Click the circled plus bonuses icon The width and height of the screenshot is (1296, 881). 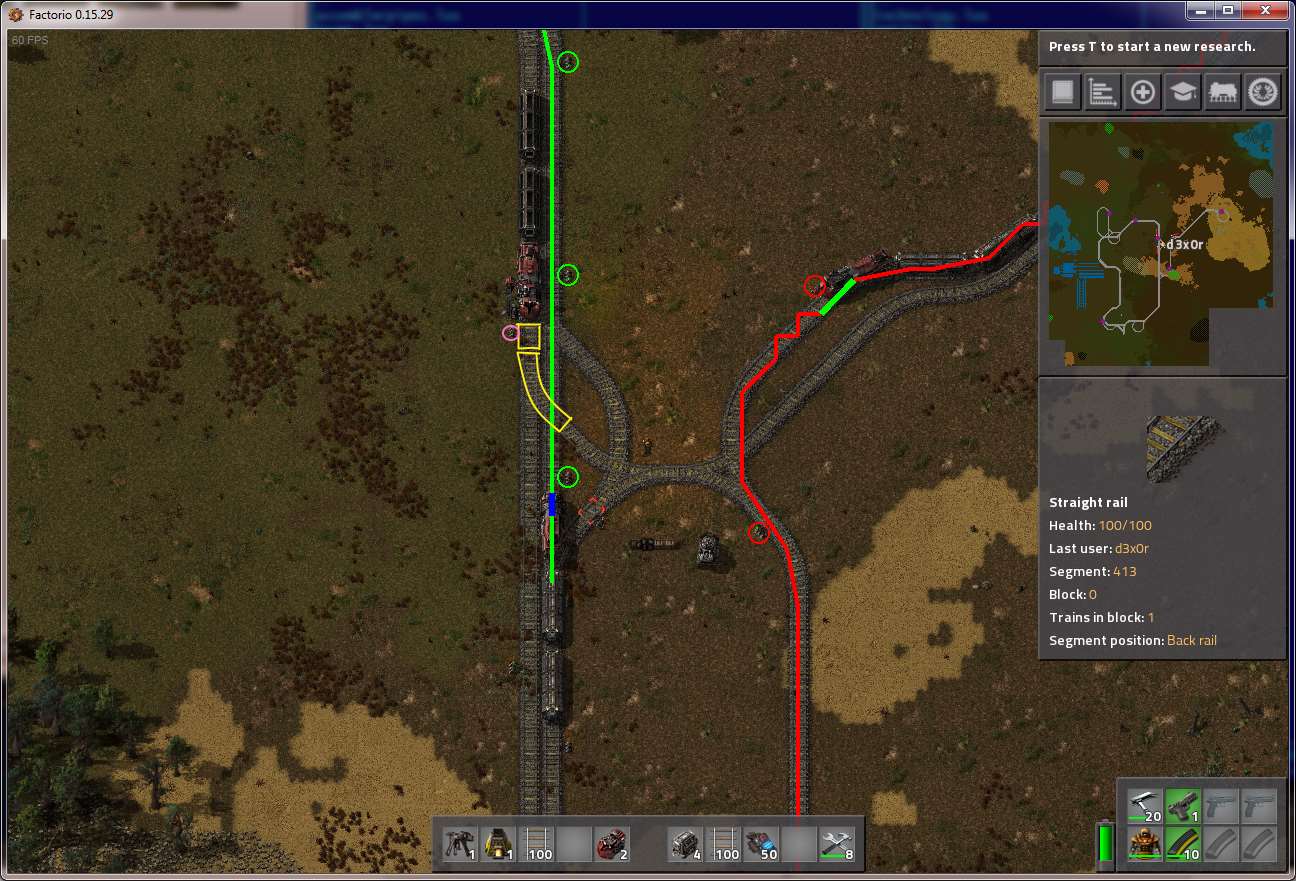[1142, 91]
